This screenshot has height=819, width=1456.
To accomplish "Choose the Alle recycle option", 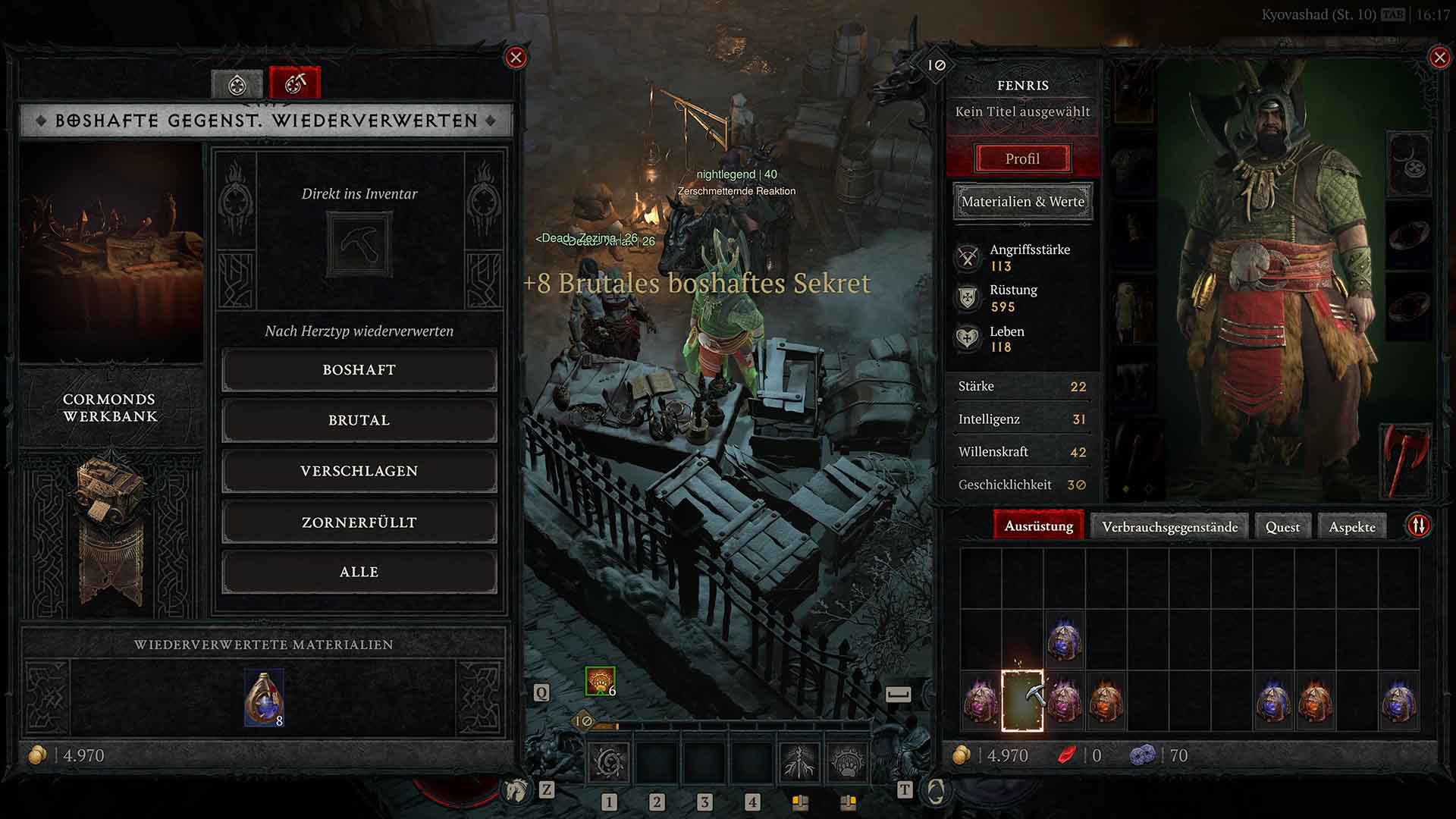I will pos(358,572).
